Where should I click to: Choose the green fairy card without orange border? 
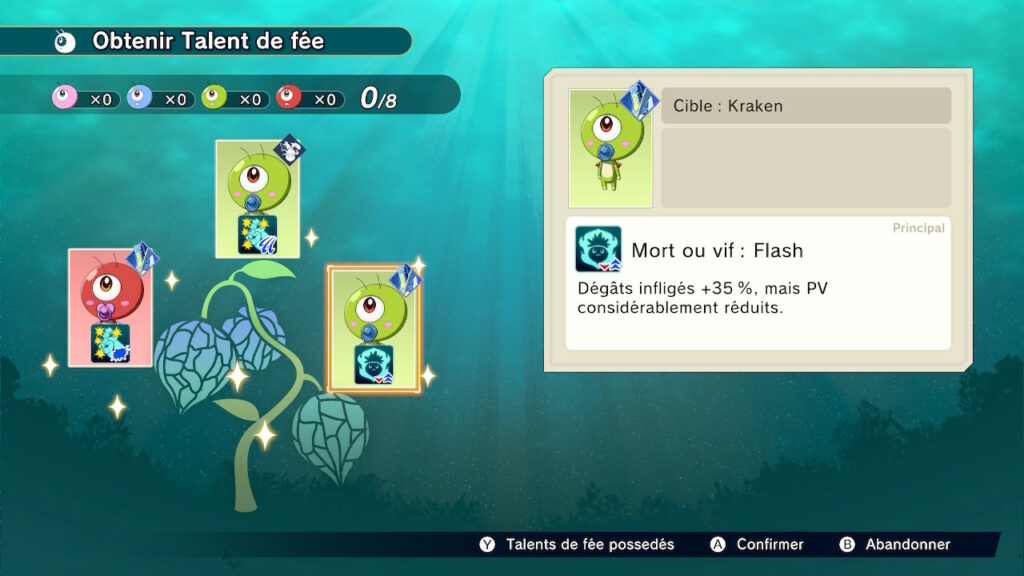258,199
